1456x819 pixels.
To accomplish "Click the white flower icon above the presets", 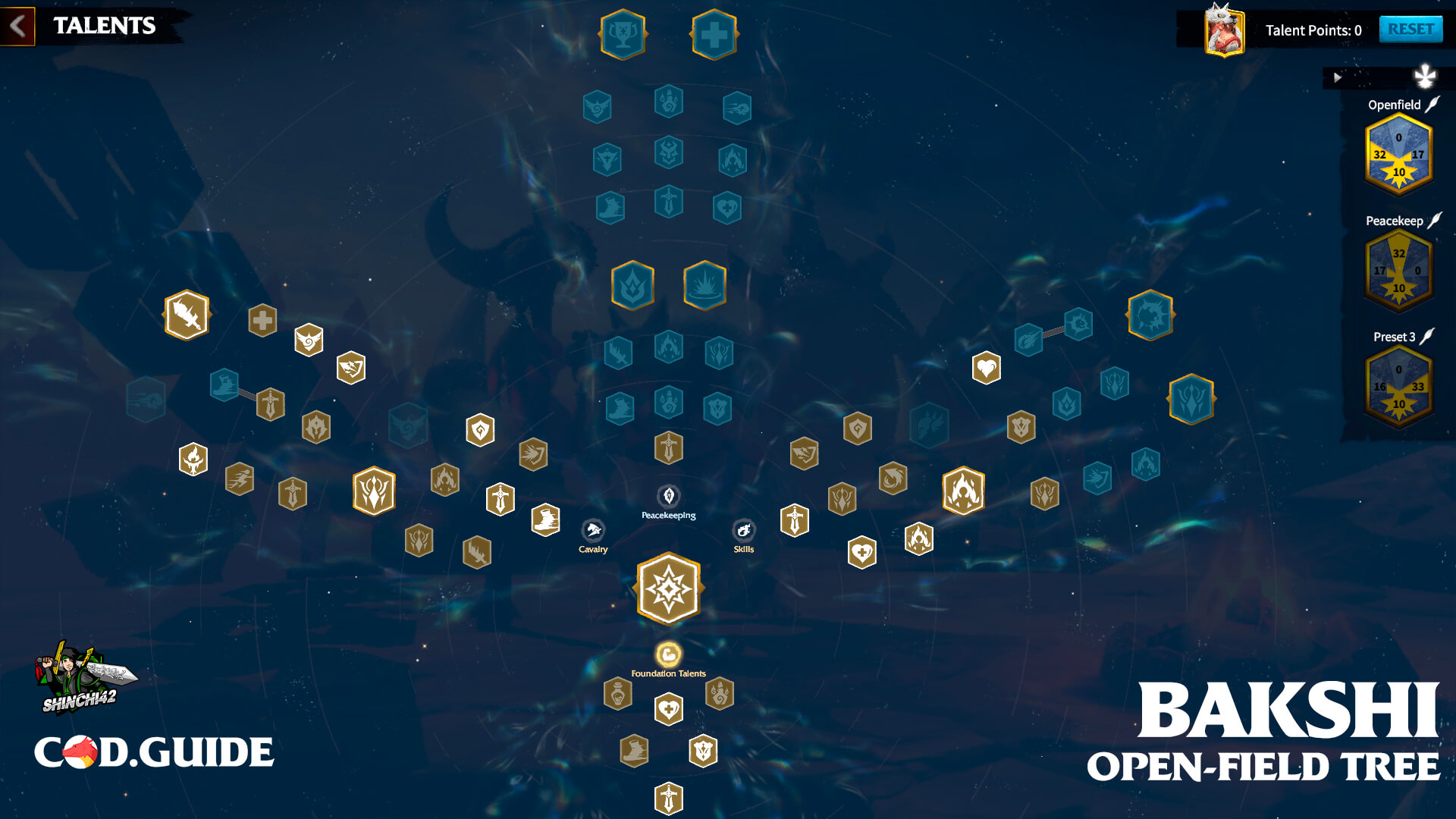I will [1424, 76].
